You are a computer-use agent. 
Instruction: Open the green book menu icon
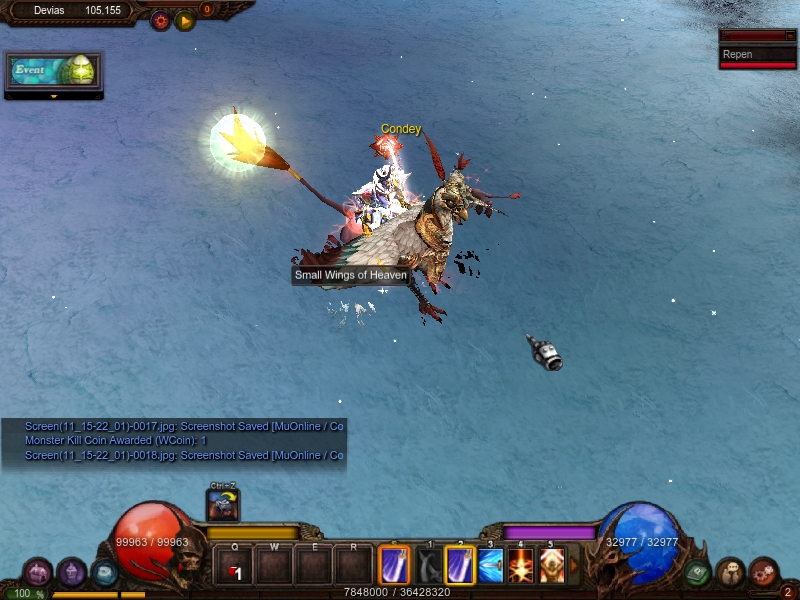pyautogui.click(x=697, y=573)
